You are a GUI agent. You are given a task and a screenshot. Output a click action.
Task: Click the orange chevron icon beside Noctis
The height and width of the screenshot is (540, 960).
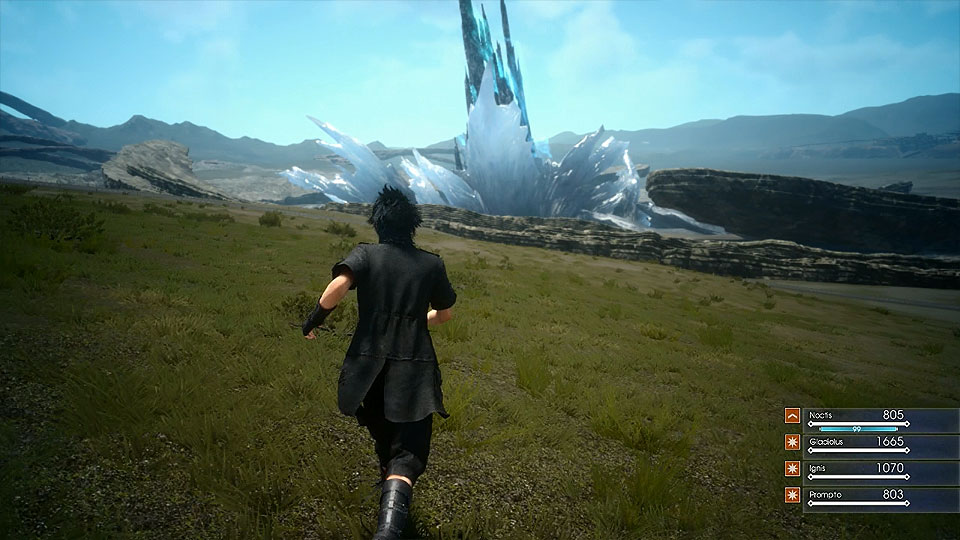coord(792,415)
